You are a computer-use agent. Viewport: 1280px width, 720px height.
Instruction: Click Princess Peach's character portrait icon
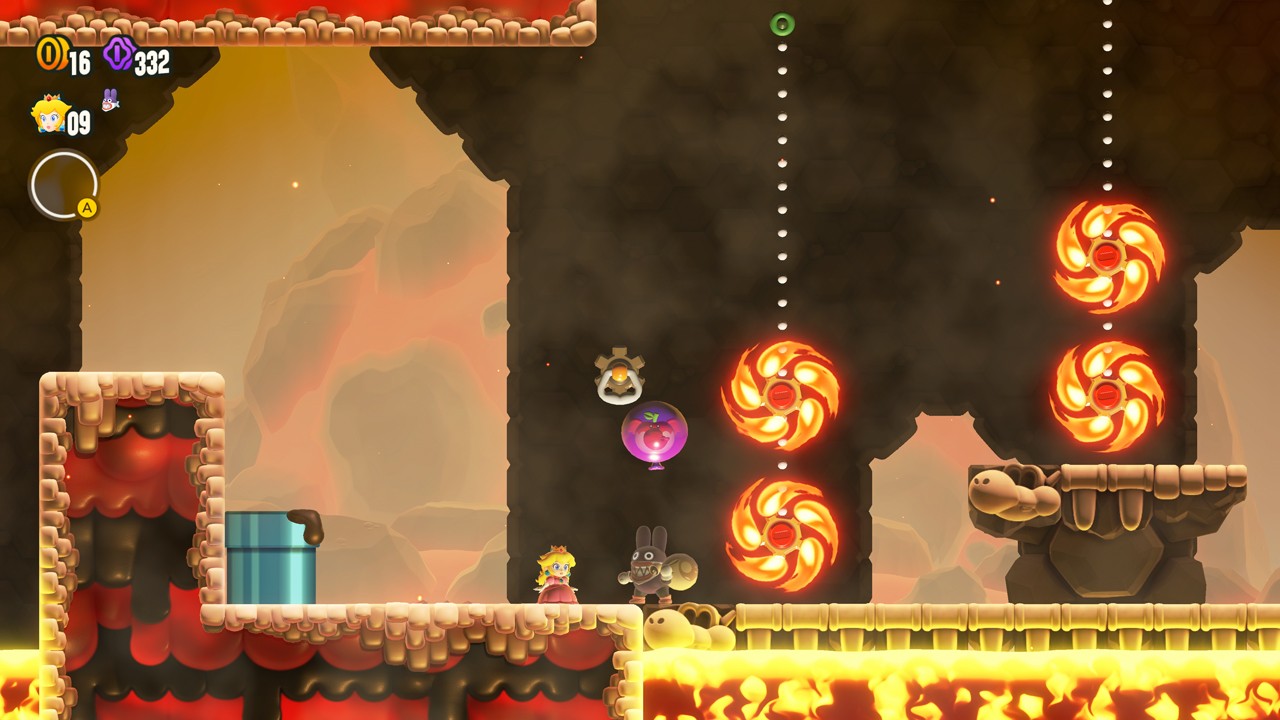click(48, 115)
